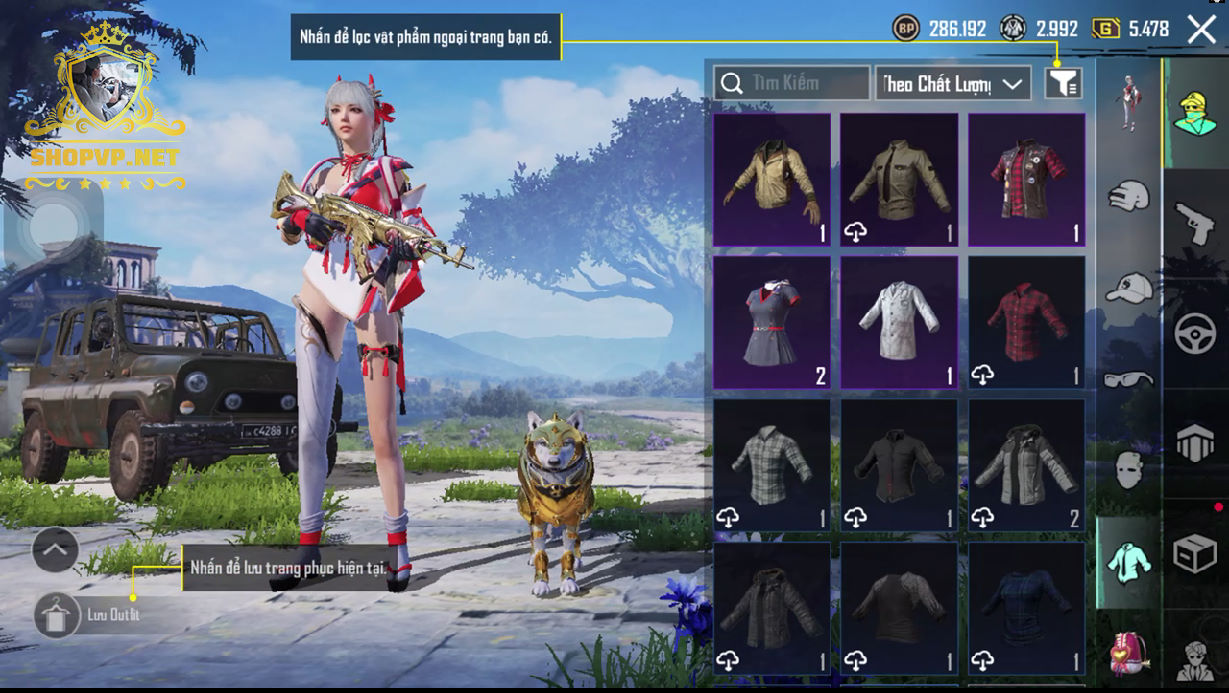Screen dimensions: 1229x693
Task: Open the face mask category tab
Action: pos(1129,469)
